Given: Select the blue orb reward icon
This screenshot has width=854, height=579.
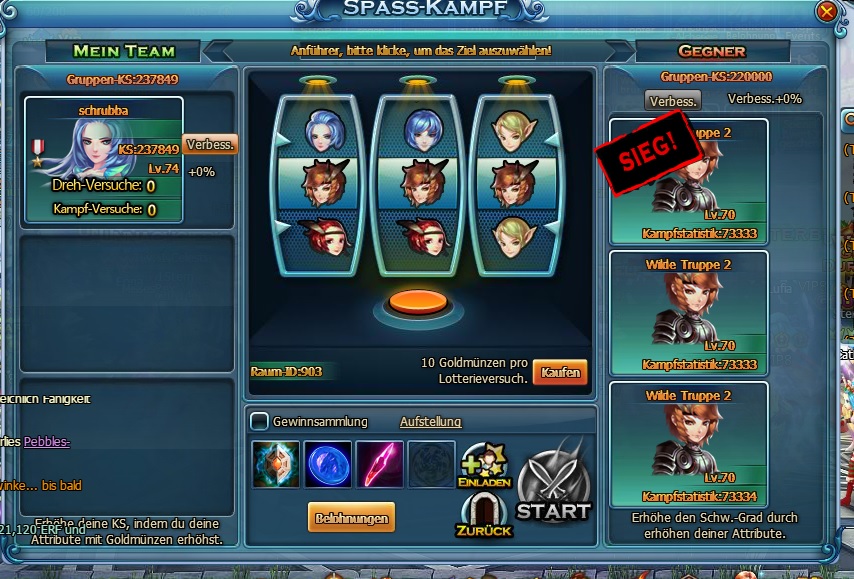Looking at the screenshot, I should 328,465.
